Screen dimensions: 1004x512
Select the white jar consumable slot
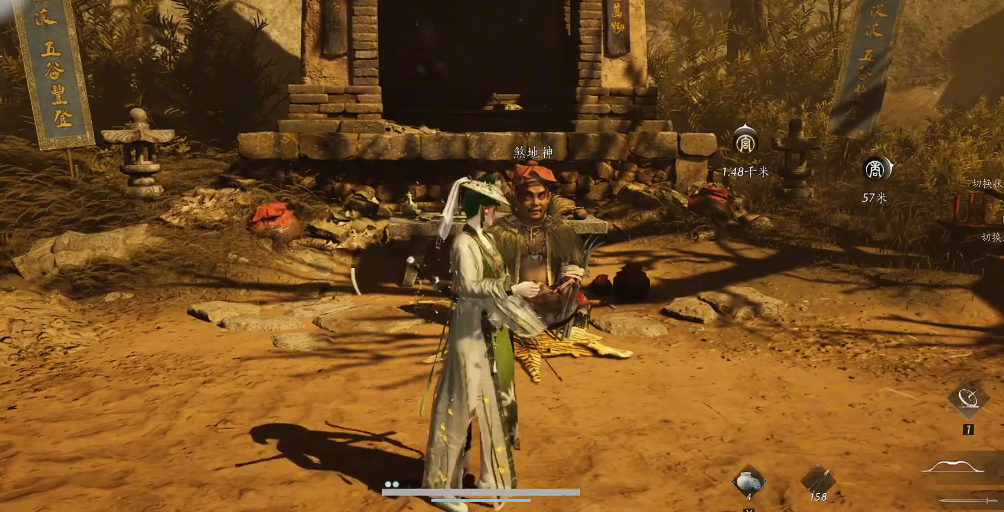point(748,481)
